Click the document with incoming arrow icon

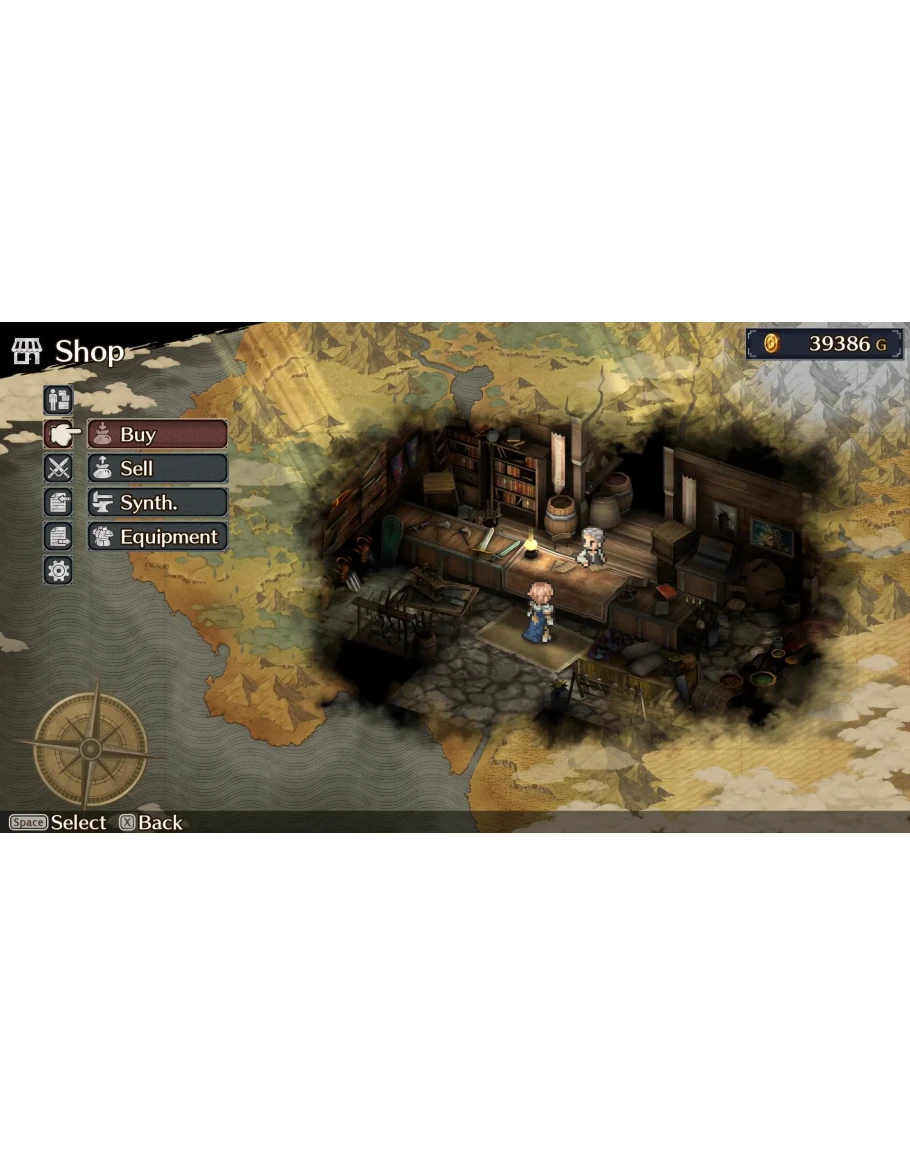58,503
